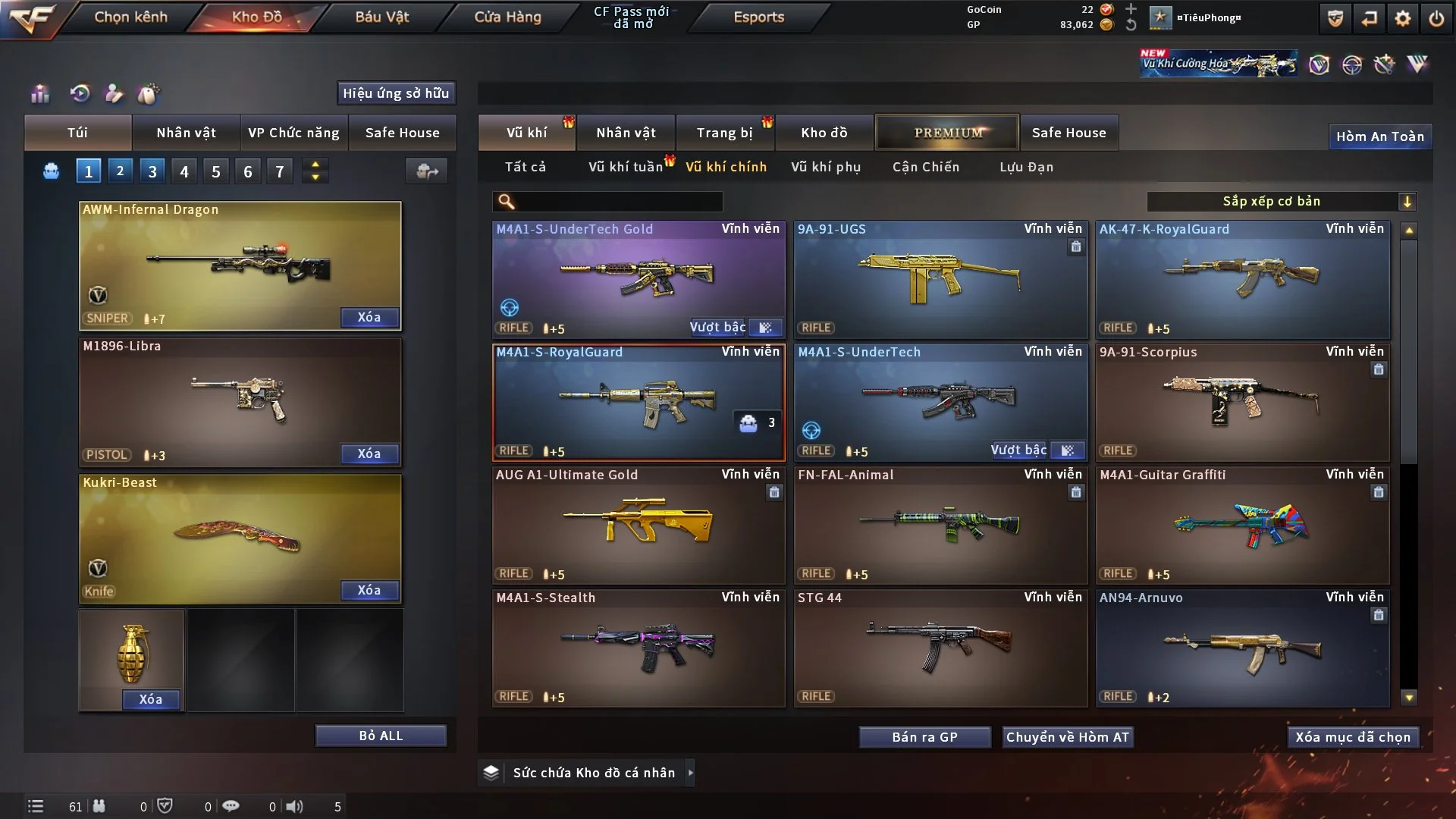Toggle the delete checkbox on 9A-91-UGS
The image size is (1456, 819).
[x=1078, y=247]
